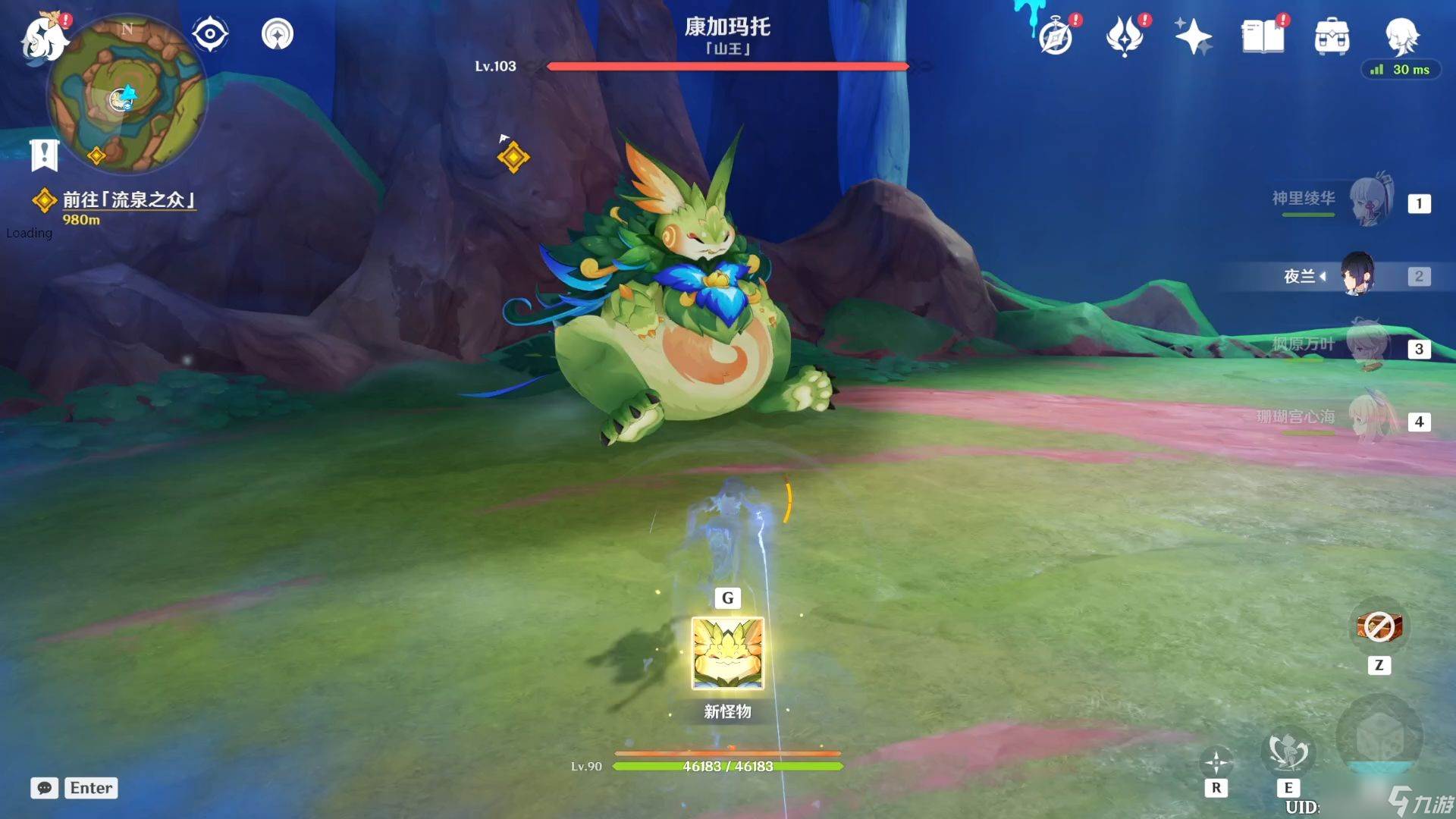The image size is (1456, 819).
Task: Open the backpack inventory
Action: tap(1332, 36)
